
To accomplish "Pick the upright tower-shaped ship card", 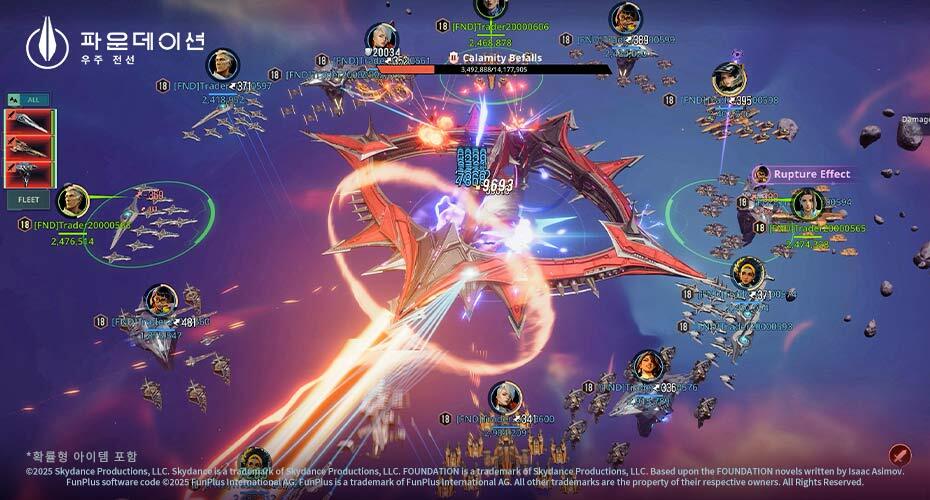I will [28, 173].
